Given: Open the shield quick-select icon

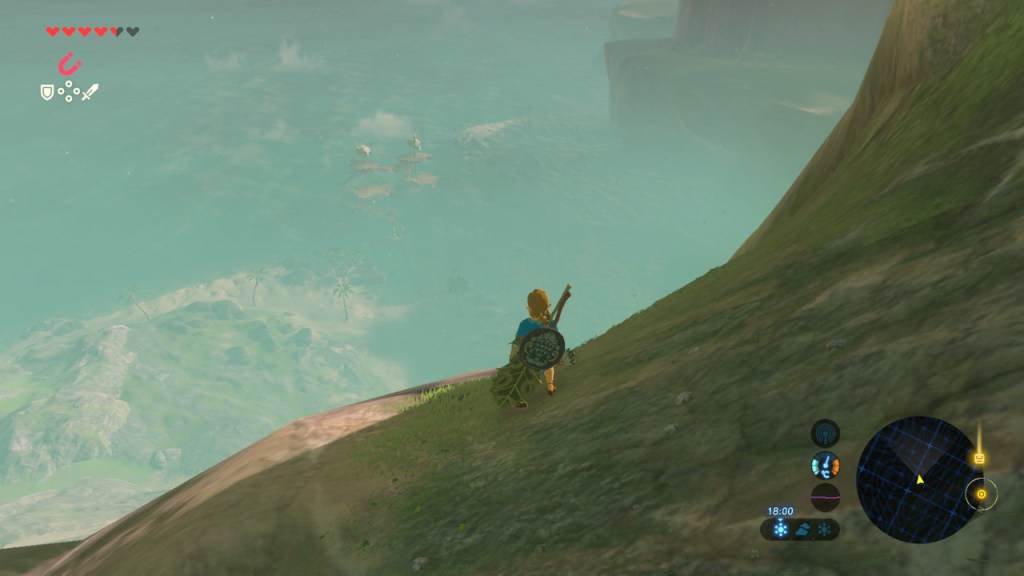Looking at the screenshot, I should (x=46, y=92).
